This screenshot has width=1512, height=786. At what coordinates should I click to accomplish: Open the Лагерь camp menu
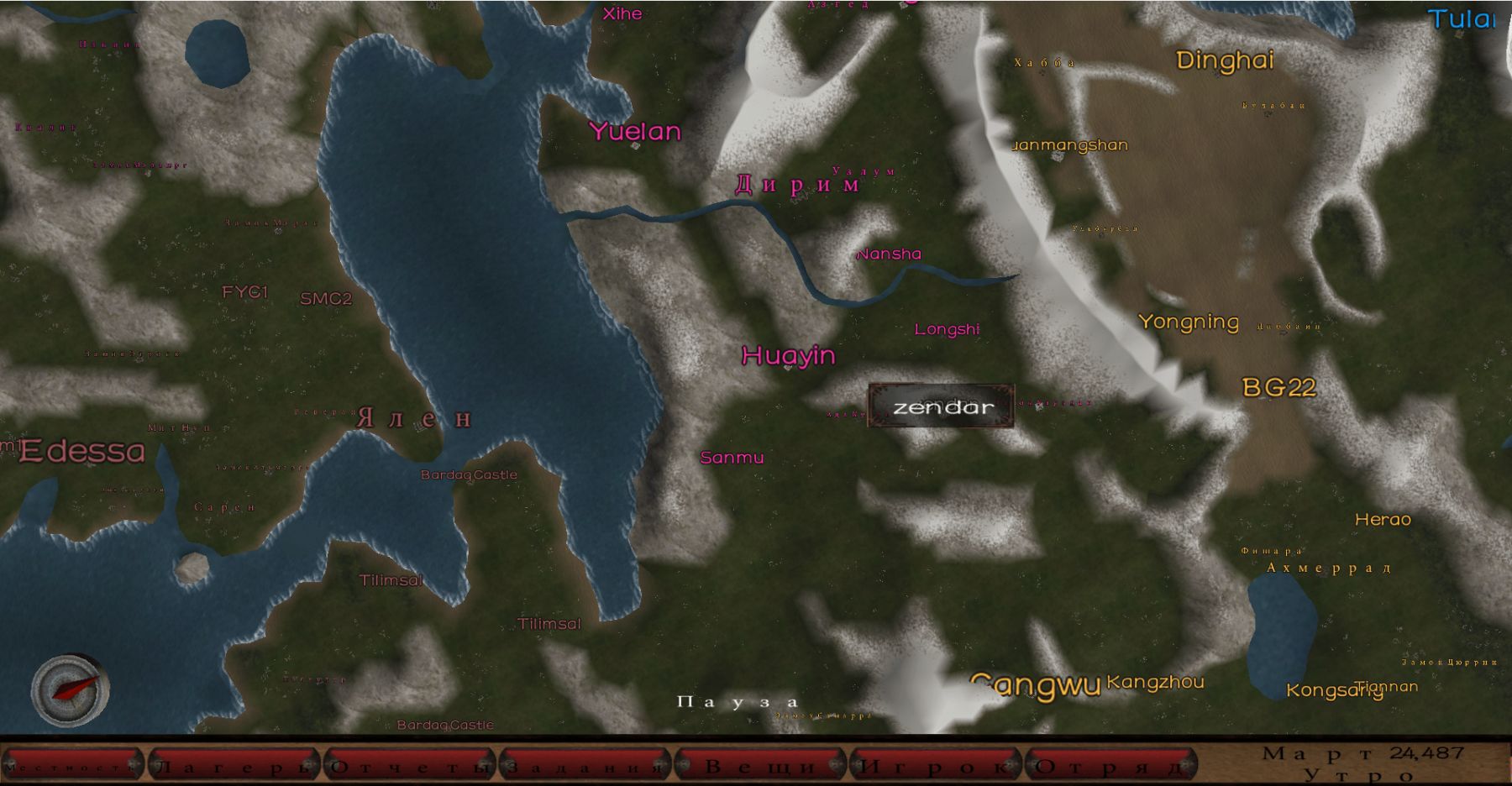[x=235, y=765]
